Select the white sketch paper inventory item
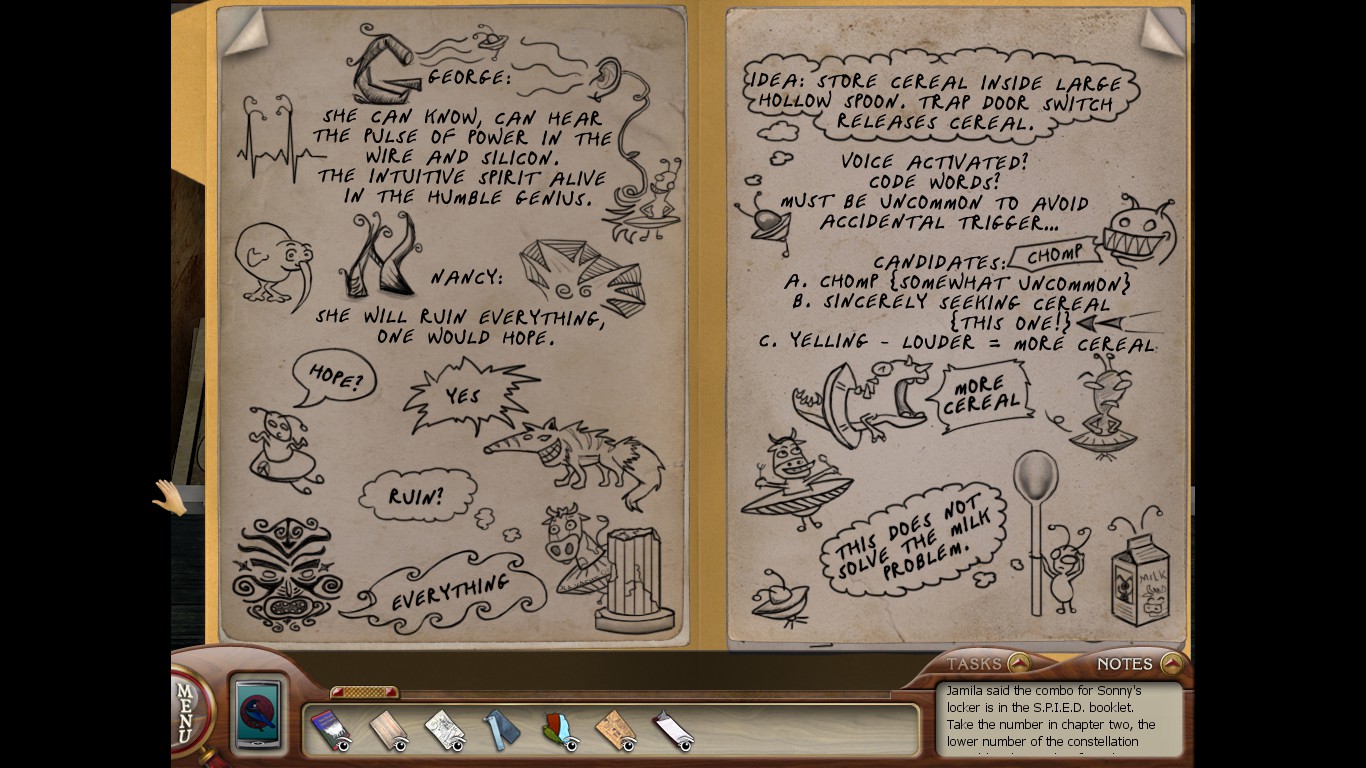The image size is (1366, 768). 443,731
